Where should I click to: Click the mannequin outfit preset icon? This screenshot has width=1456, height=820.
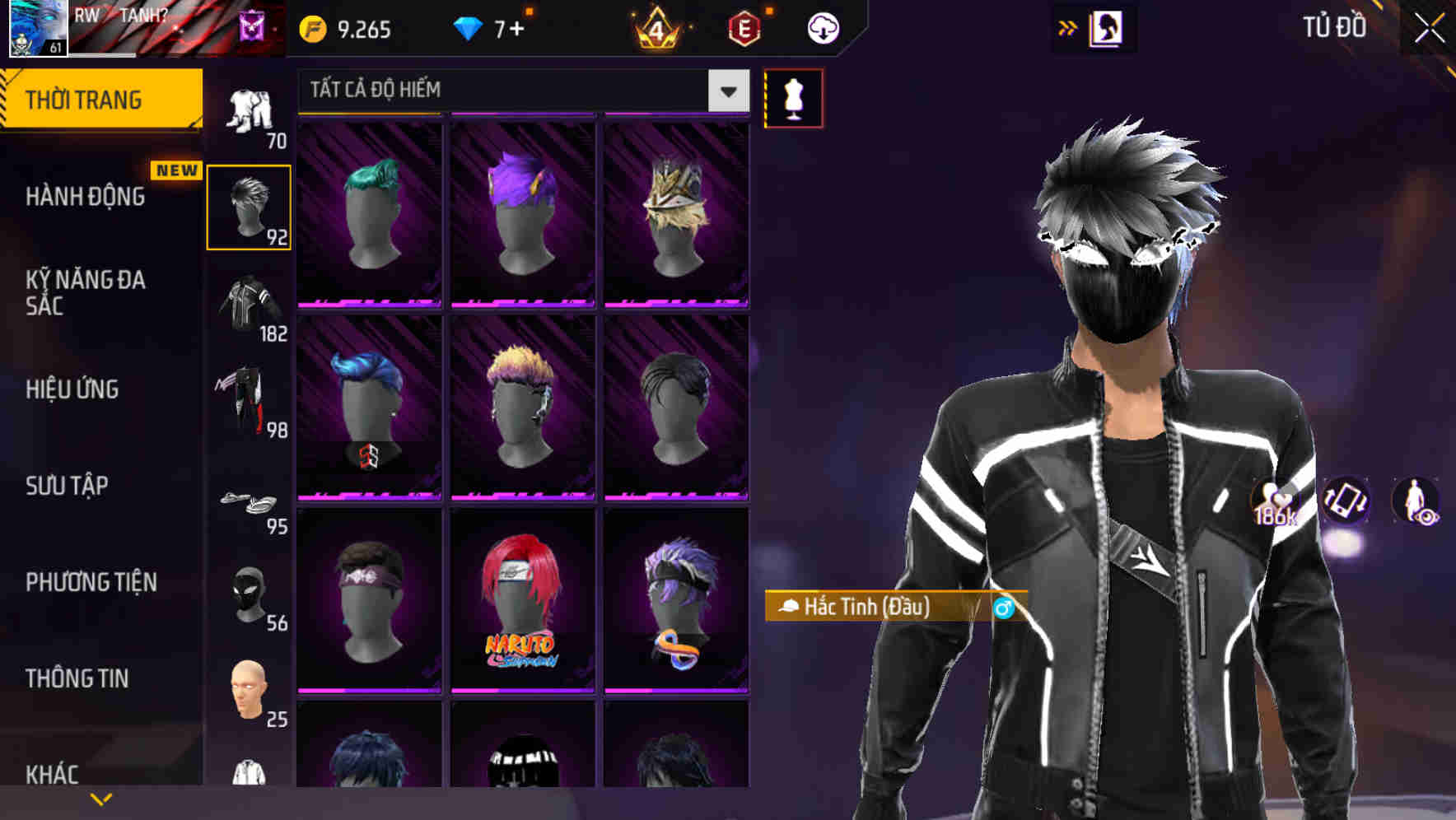point(793,97)
